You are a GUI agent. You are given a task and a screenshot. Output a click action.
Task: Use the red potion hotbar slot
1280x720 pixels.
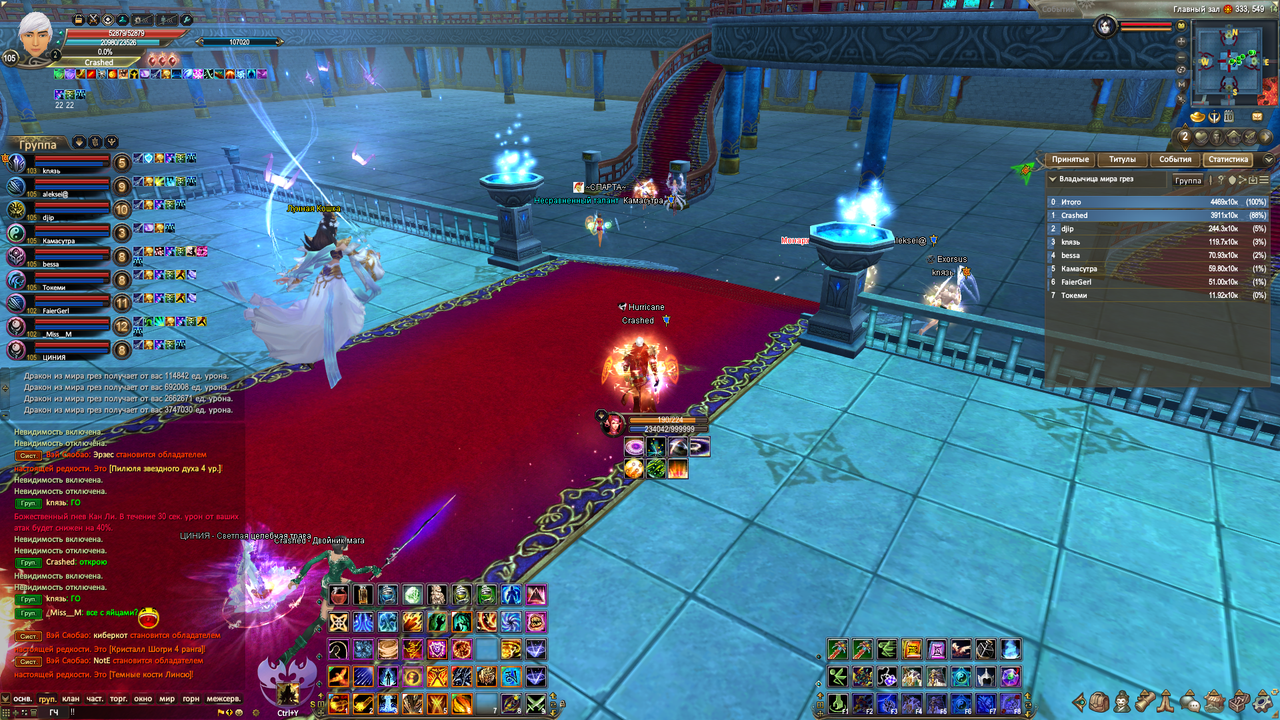click(x=339, y=595)
